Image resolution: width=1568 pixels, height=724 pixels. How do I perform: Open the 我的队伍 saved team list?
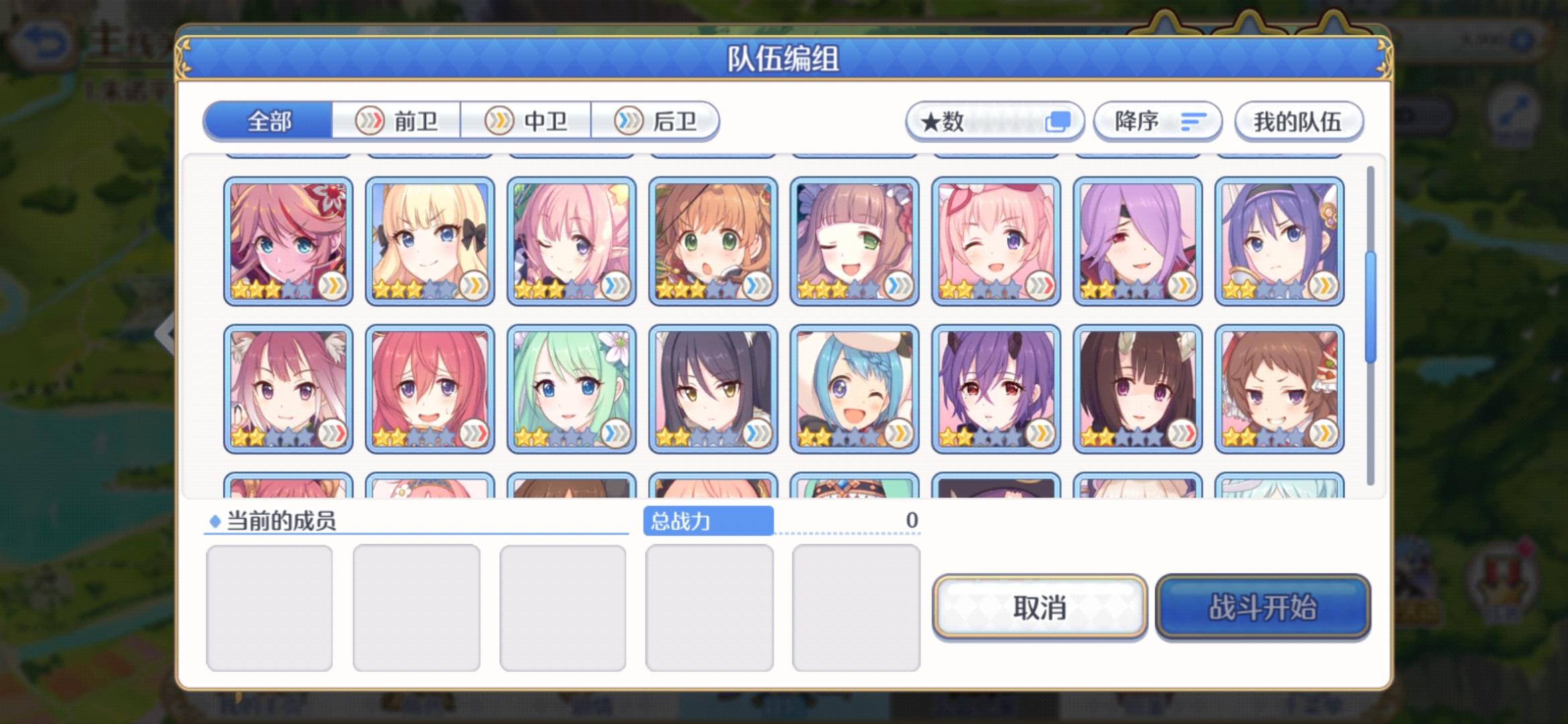point(1299,121)
